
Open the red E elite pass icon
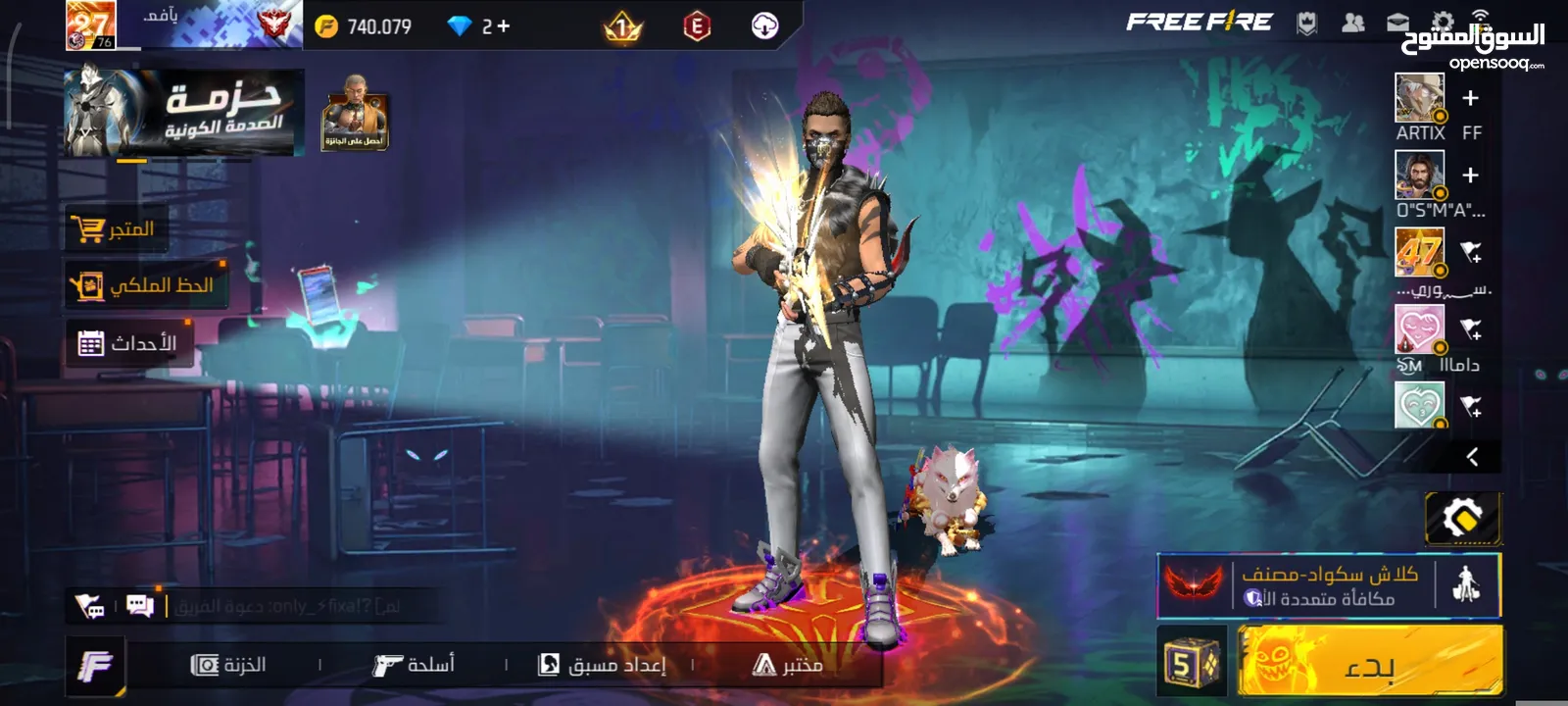[x=696, y=26]
